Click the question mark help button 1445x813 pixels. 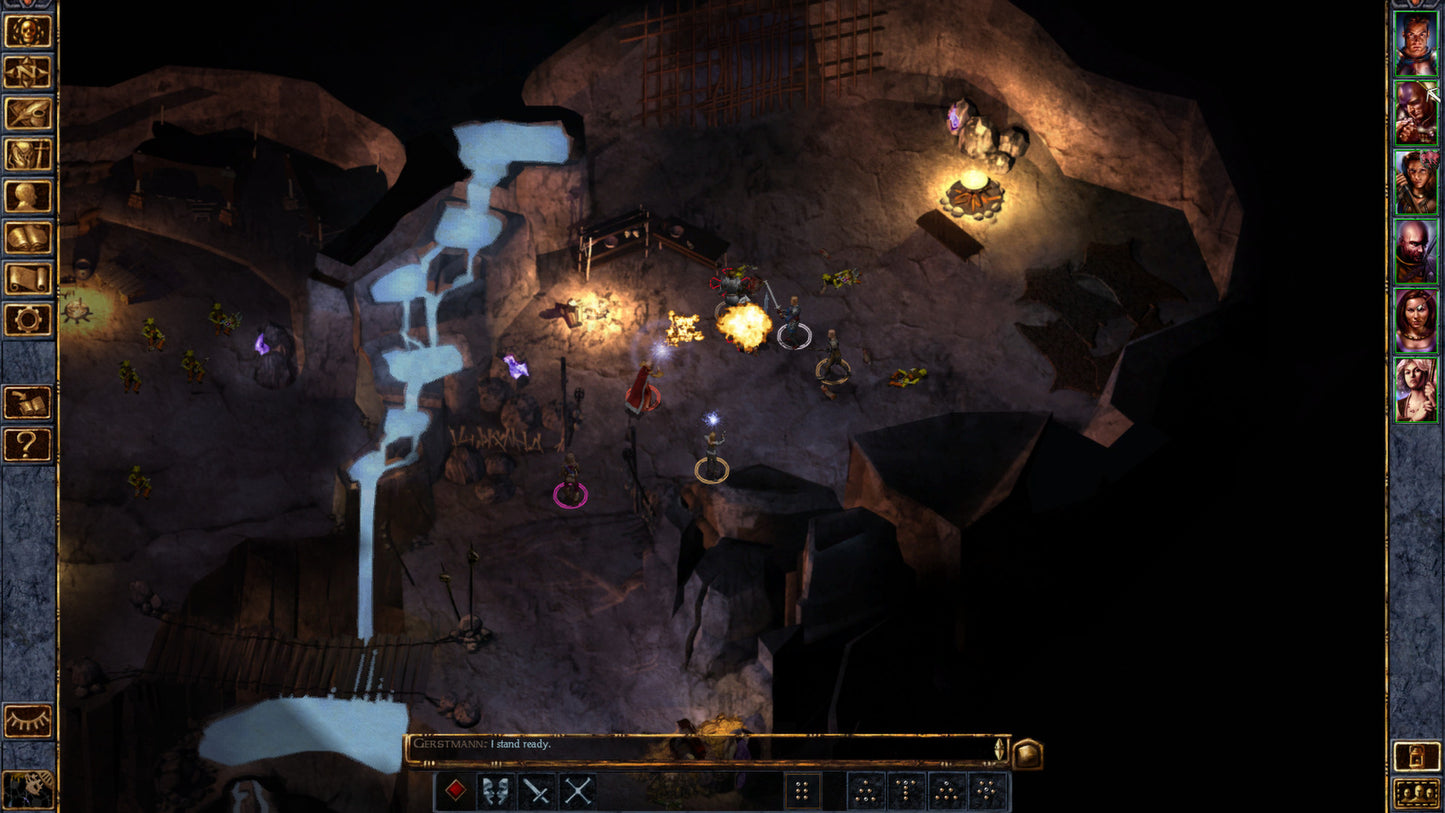point(28,444)
